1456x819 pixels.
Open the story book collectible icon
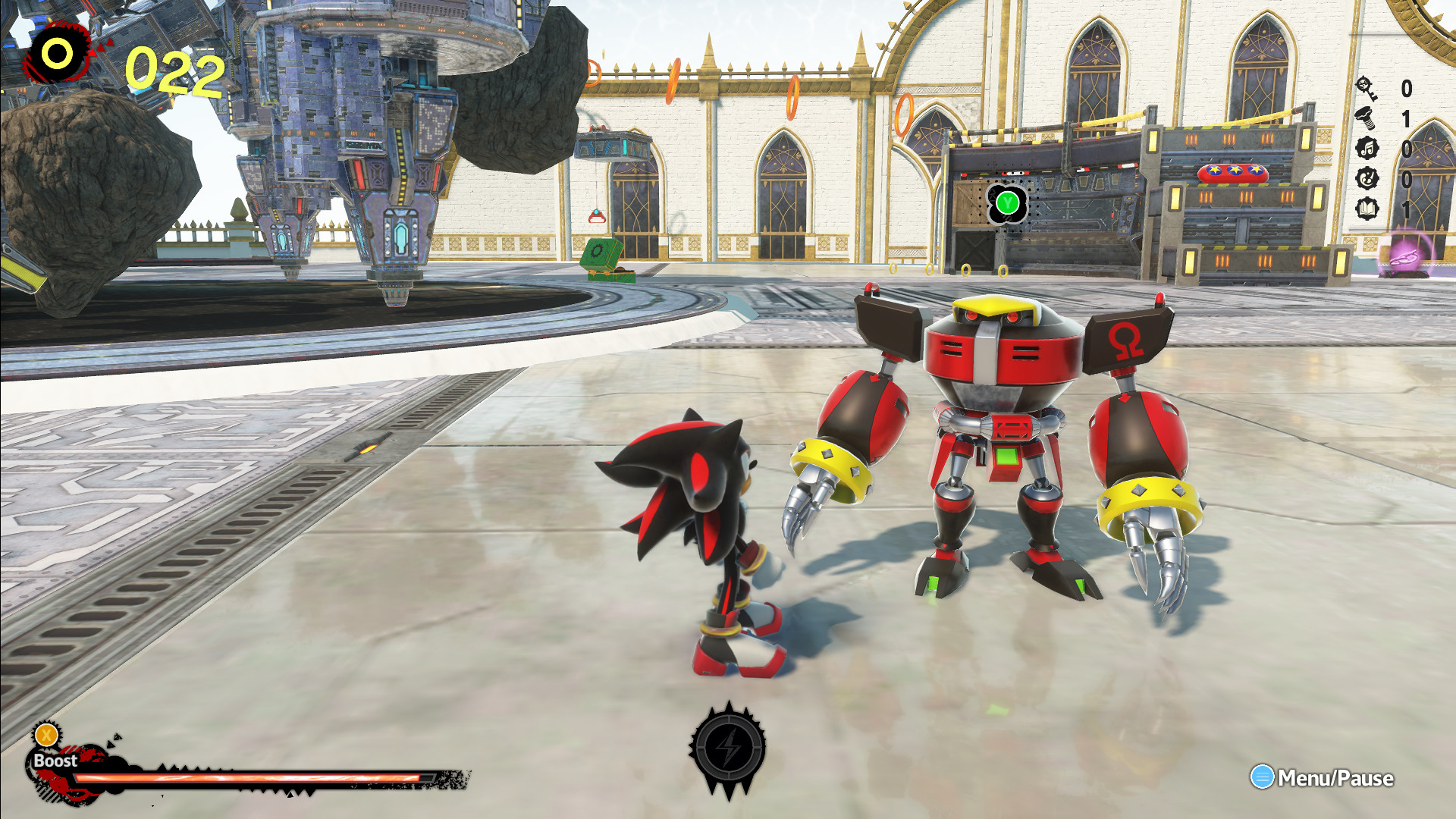point(1367,207)
